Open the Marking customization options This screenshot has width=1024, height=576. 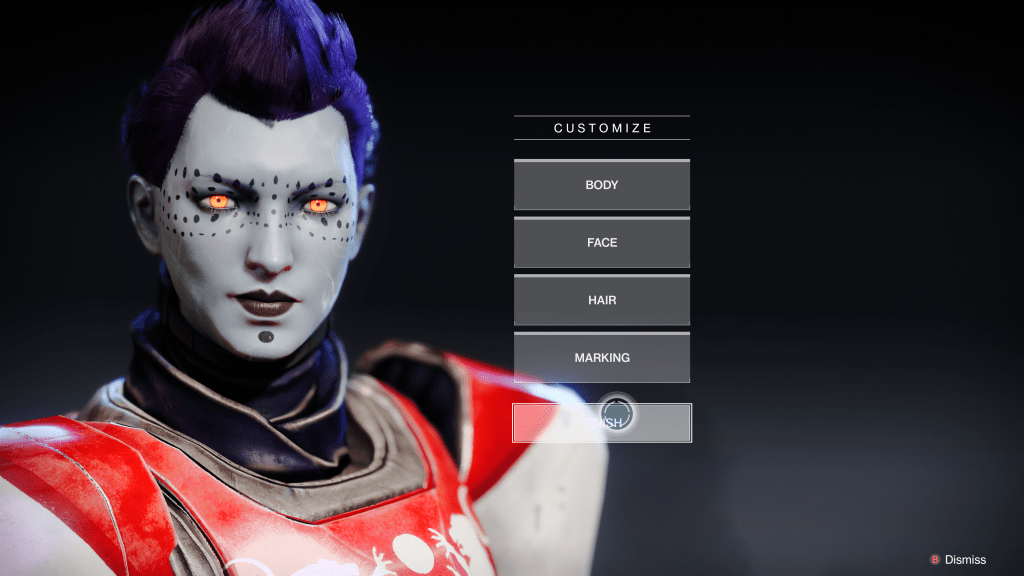point(602,358)
